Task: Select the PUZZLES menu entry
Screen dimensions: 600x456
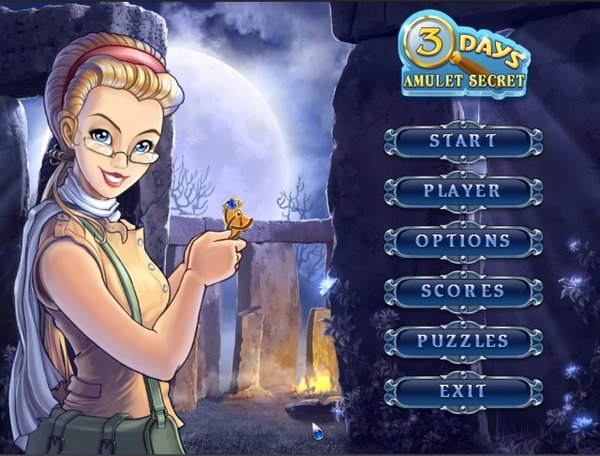Action: click(x=463, y=341)
